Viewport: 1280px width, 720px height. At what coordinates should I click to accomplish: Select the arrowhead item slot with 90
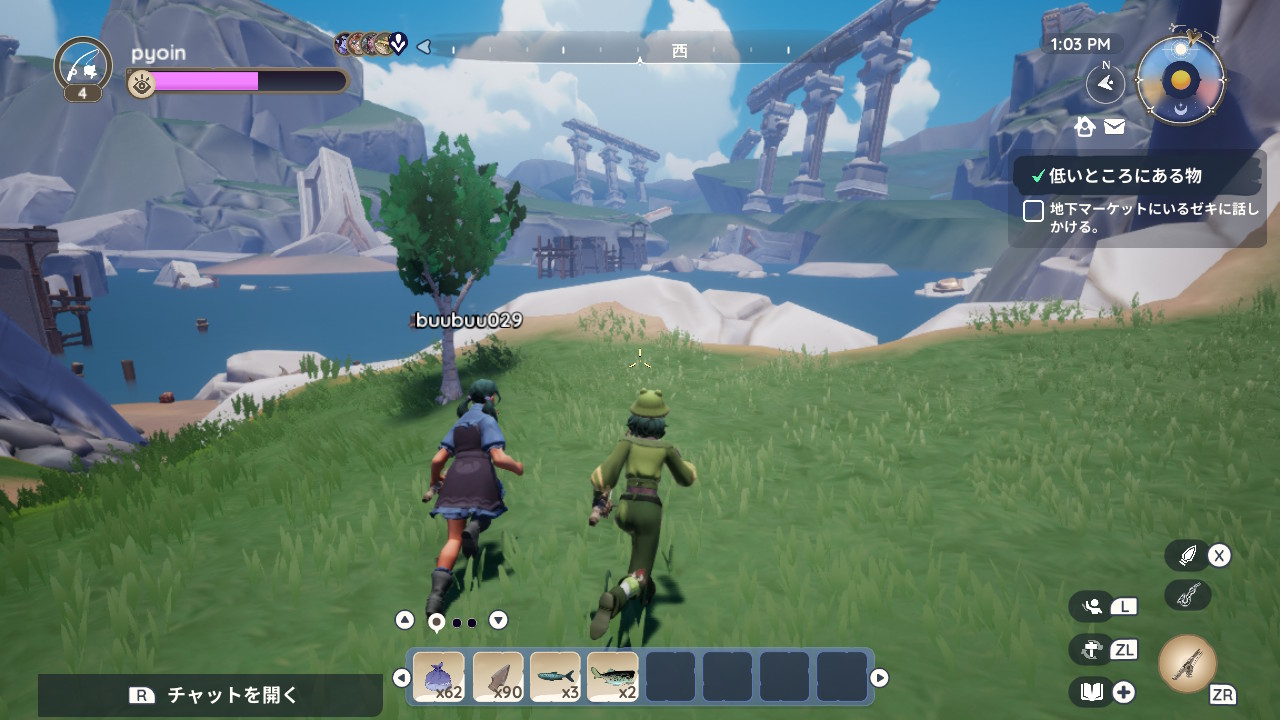pyautogui.click(x=497, y=677)
